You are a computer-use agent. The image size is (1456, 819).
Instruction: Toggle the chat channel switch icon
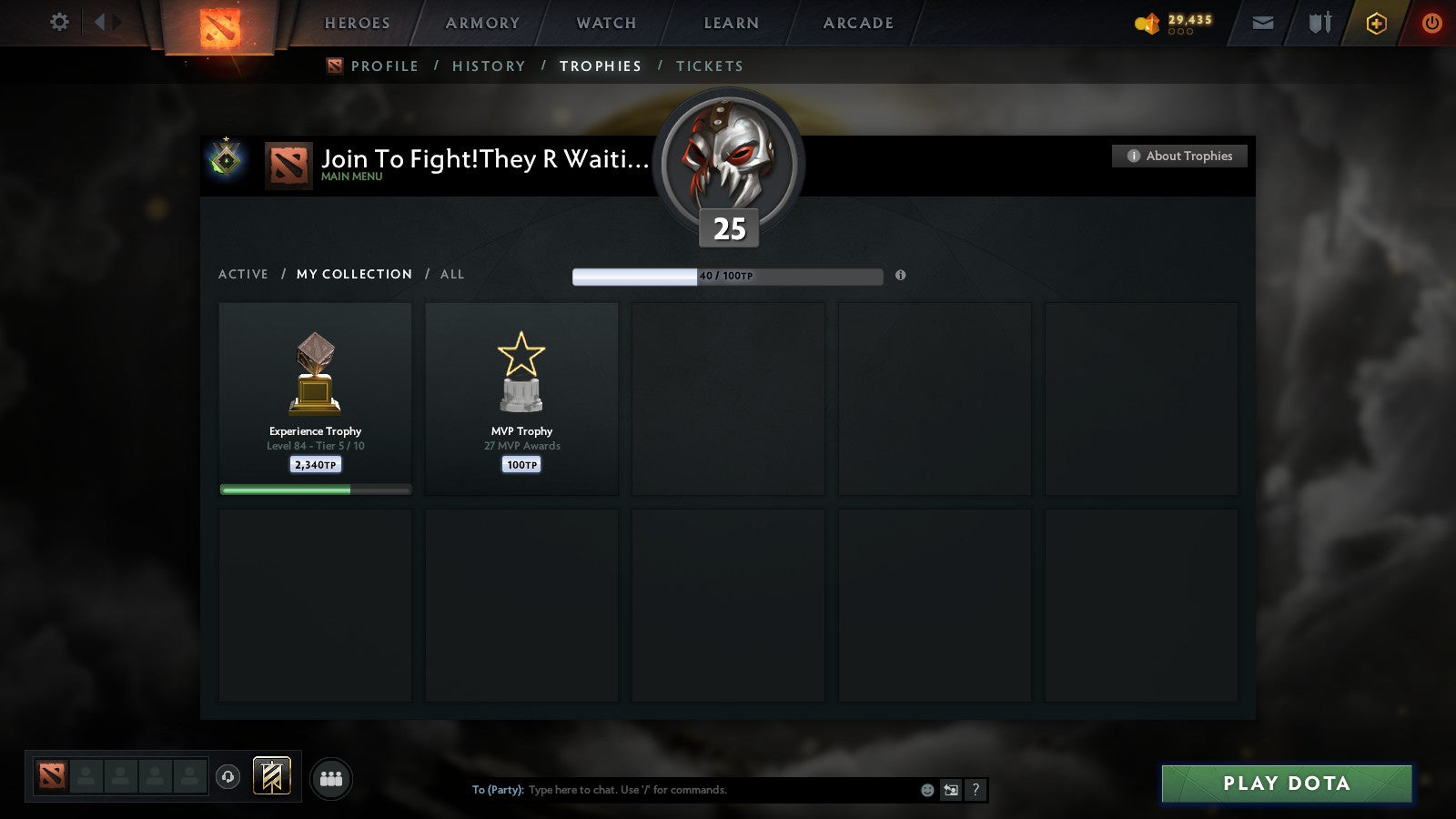951,790
